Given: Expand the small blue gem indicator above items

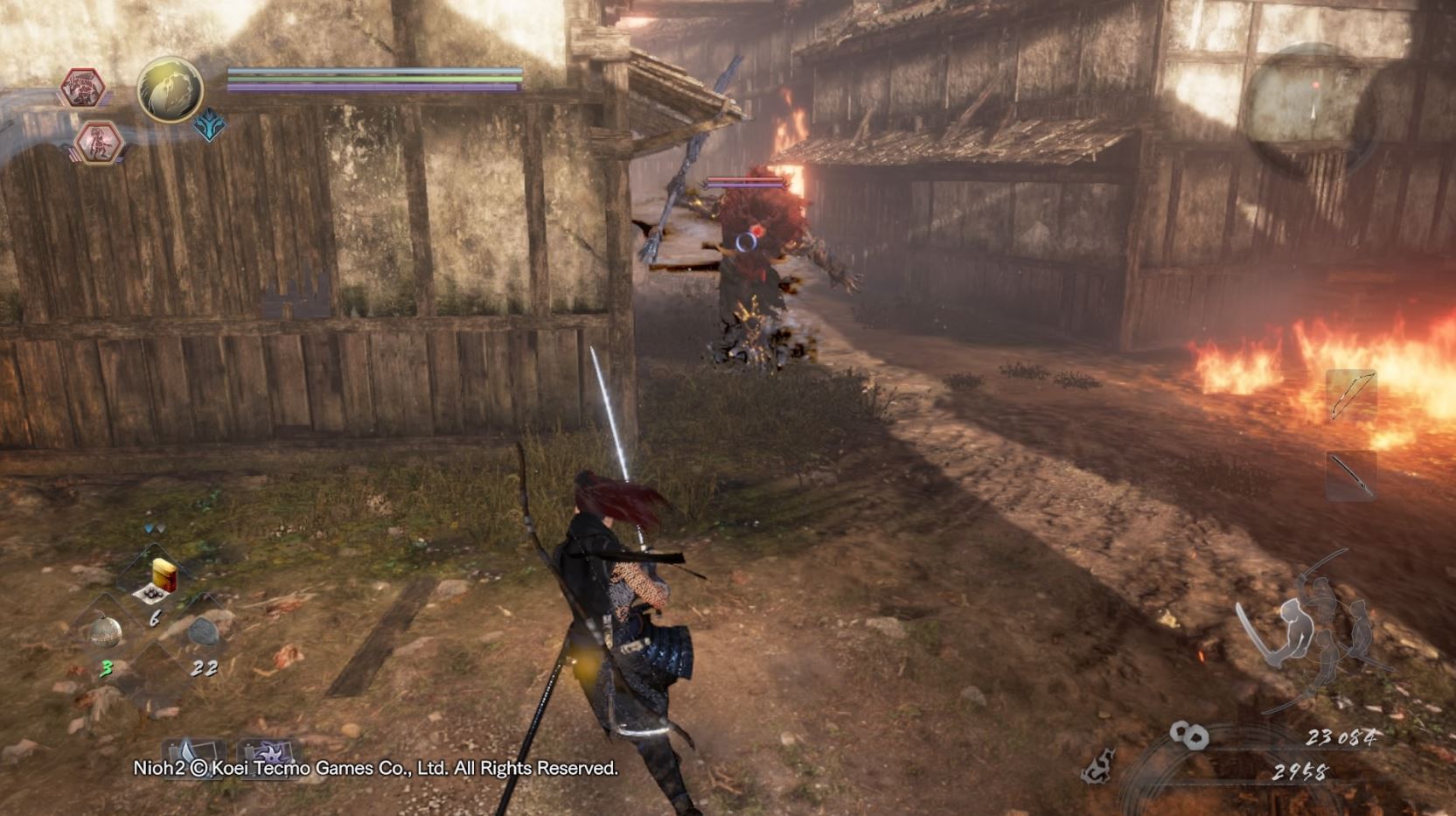Looking at the screenshot, I should point(150,527).
